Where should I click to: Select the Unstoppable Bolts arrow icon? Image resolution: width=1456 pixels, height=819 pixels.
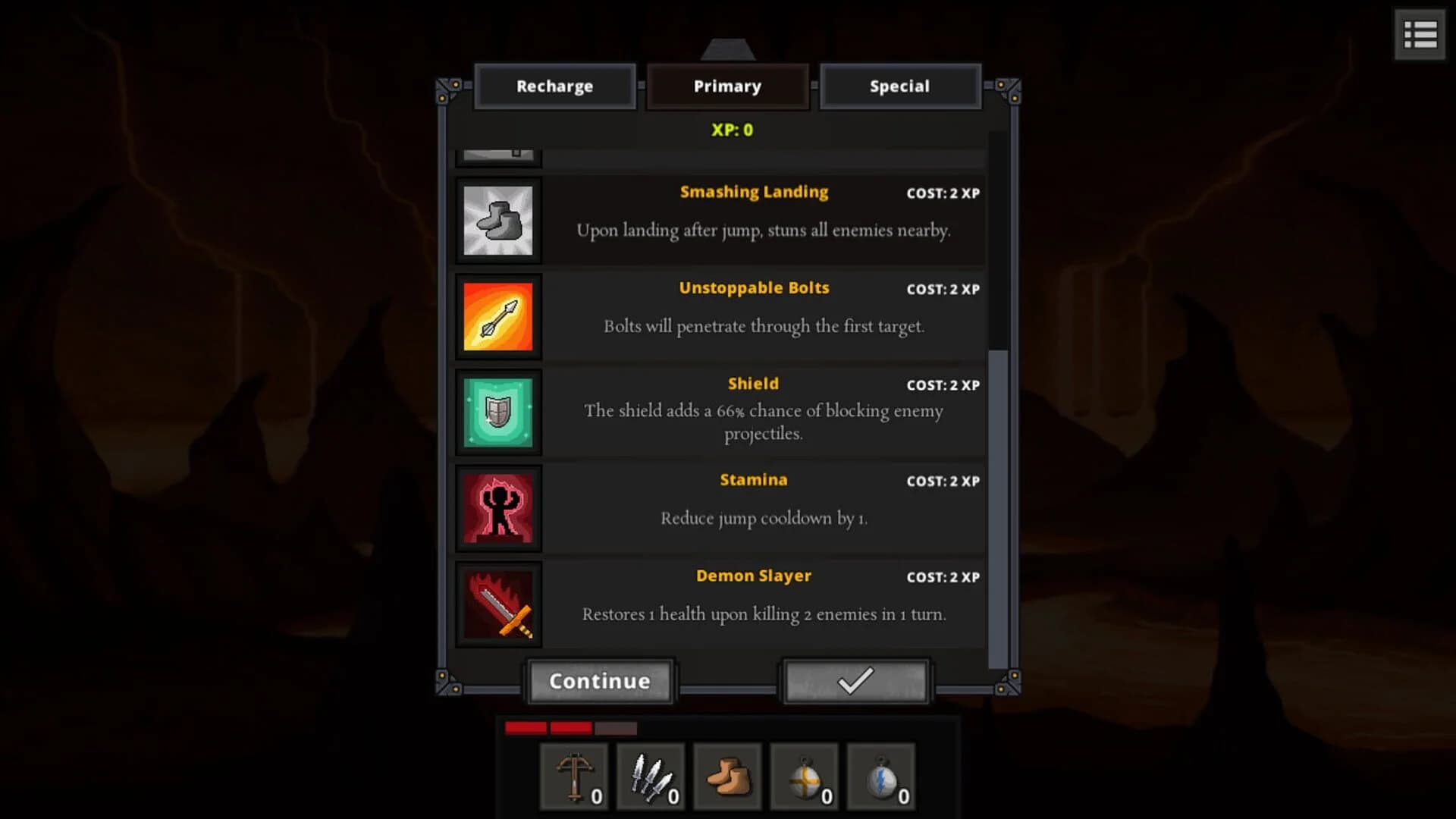[x=497, y=316]
